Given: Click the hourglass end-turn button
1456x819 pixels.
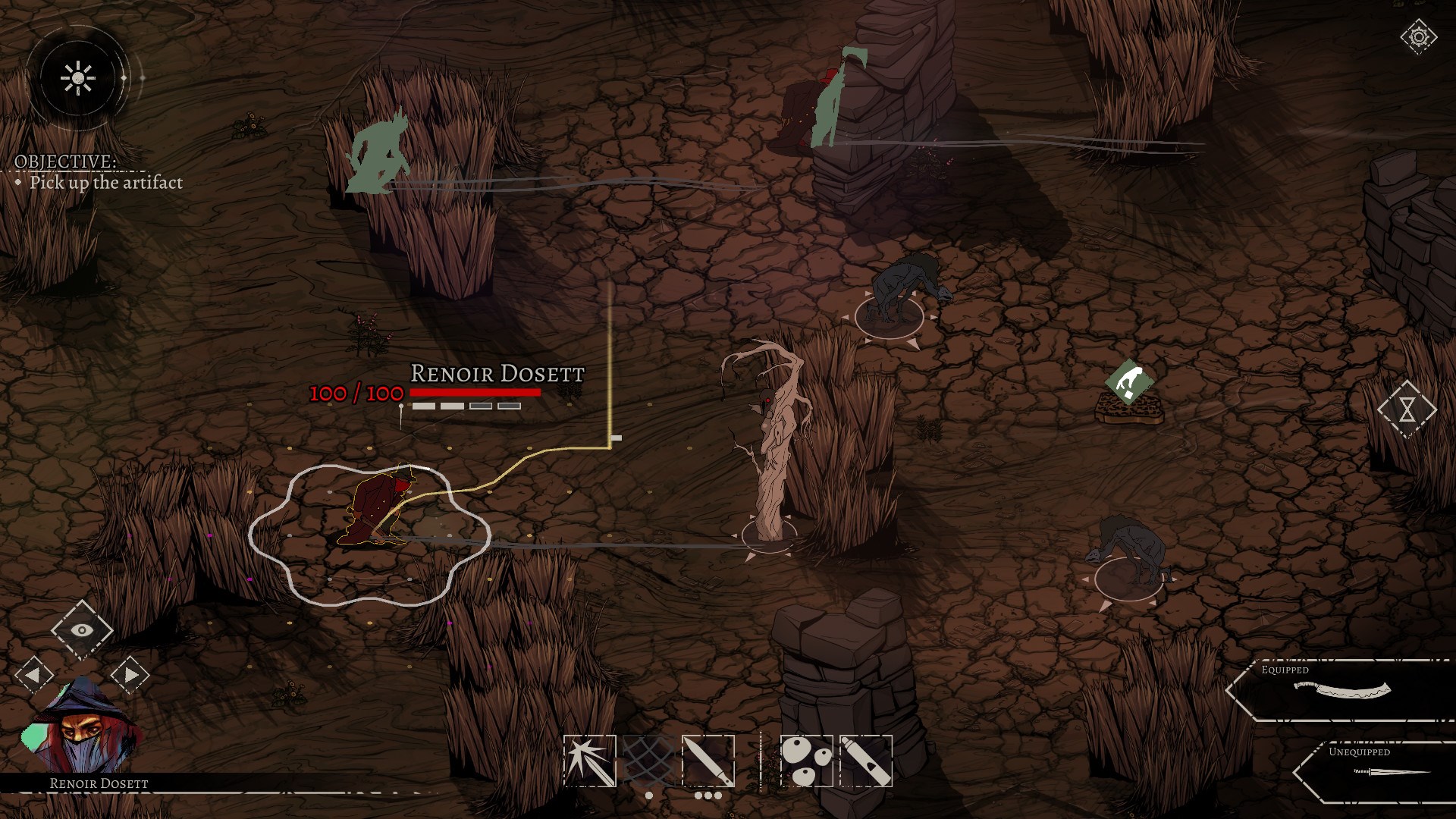Looking at the screenshot, I should tap(1407, 409).
